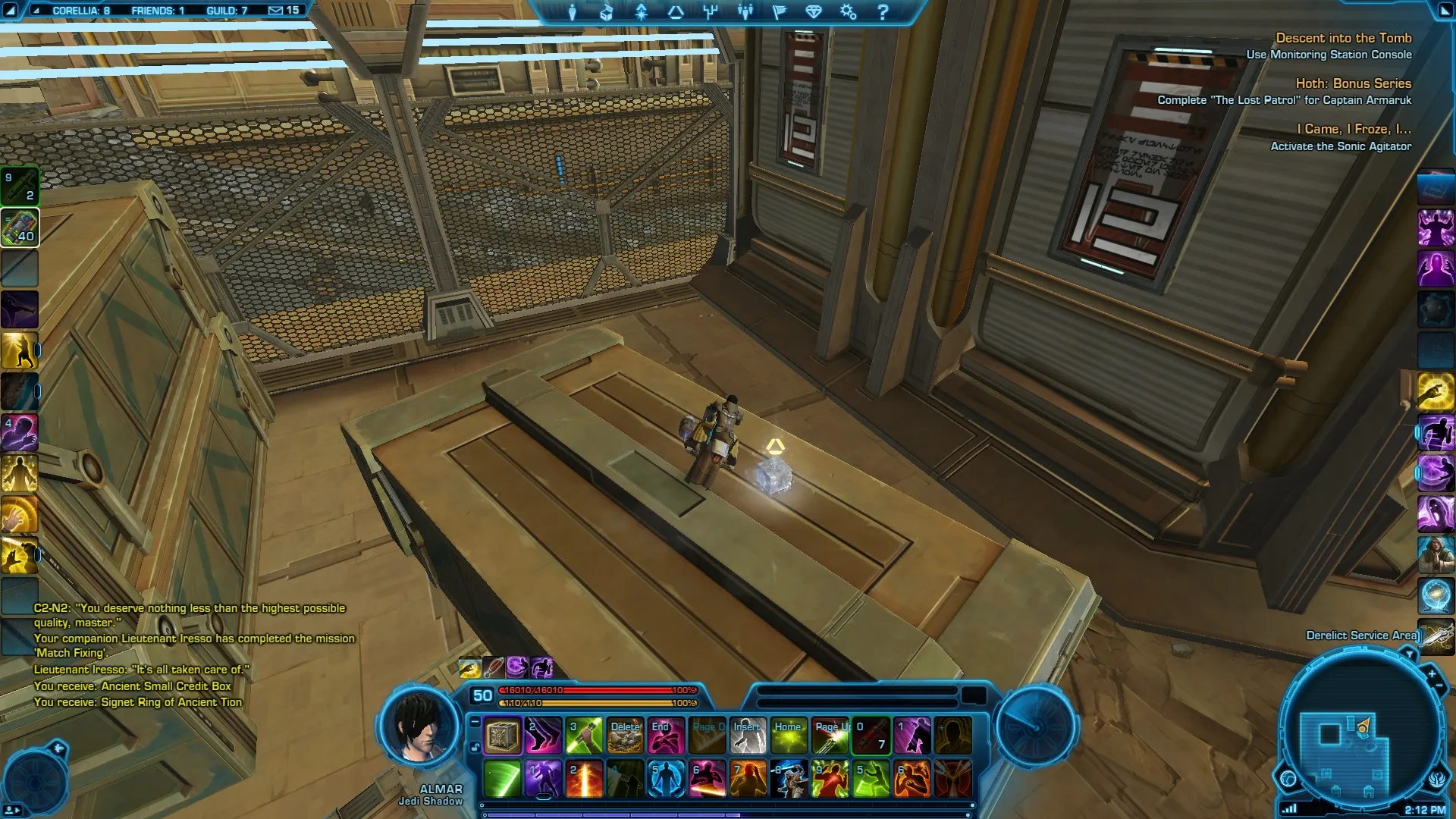Use the crate item in first quickslot
The height and width of the screenshot is (819, 1456).
coord(502,736)
